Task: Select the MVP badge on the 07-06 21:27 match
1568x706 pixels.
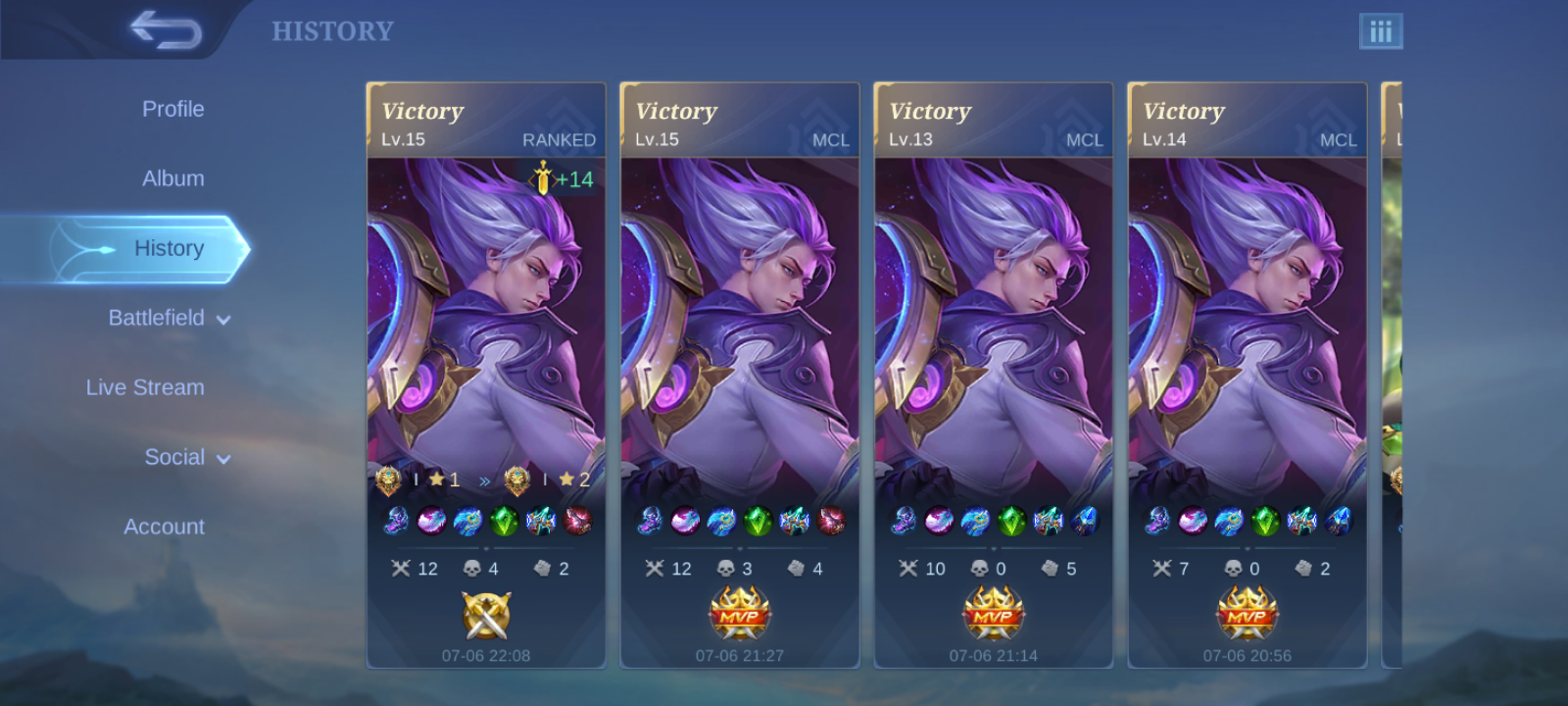Action: tap(740, 609)
